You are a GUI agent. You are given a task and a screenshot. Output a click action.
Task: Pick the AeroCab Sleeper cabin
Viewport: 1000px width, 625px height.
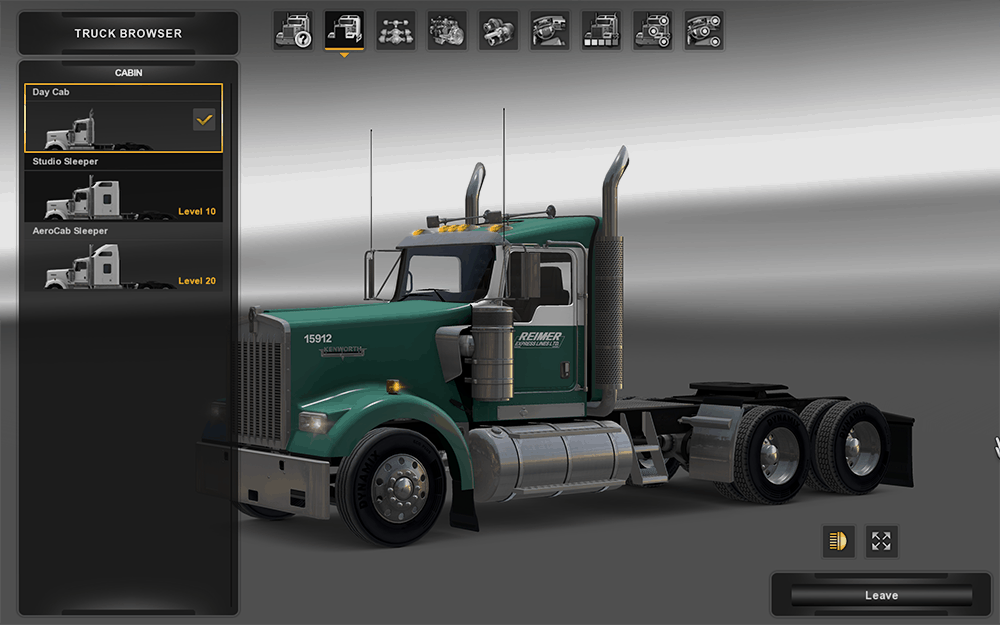[x=123, y=258]
